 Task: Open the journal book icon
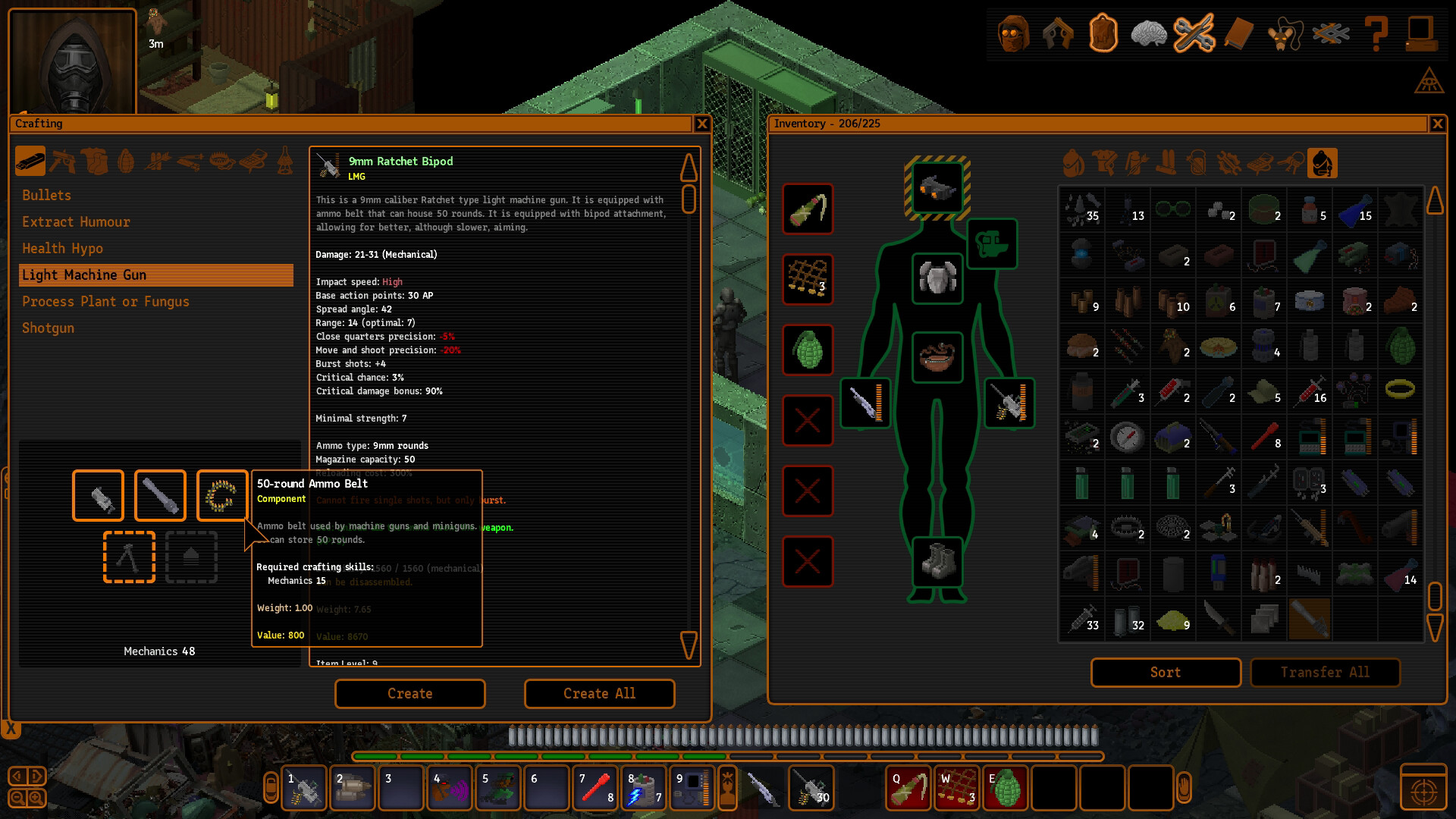1241,33
